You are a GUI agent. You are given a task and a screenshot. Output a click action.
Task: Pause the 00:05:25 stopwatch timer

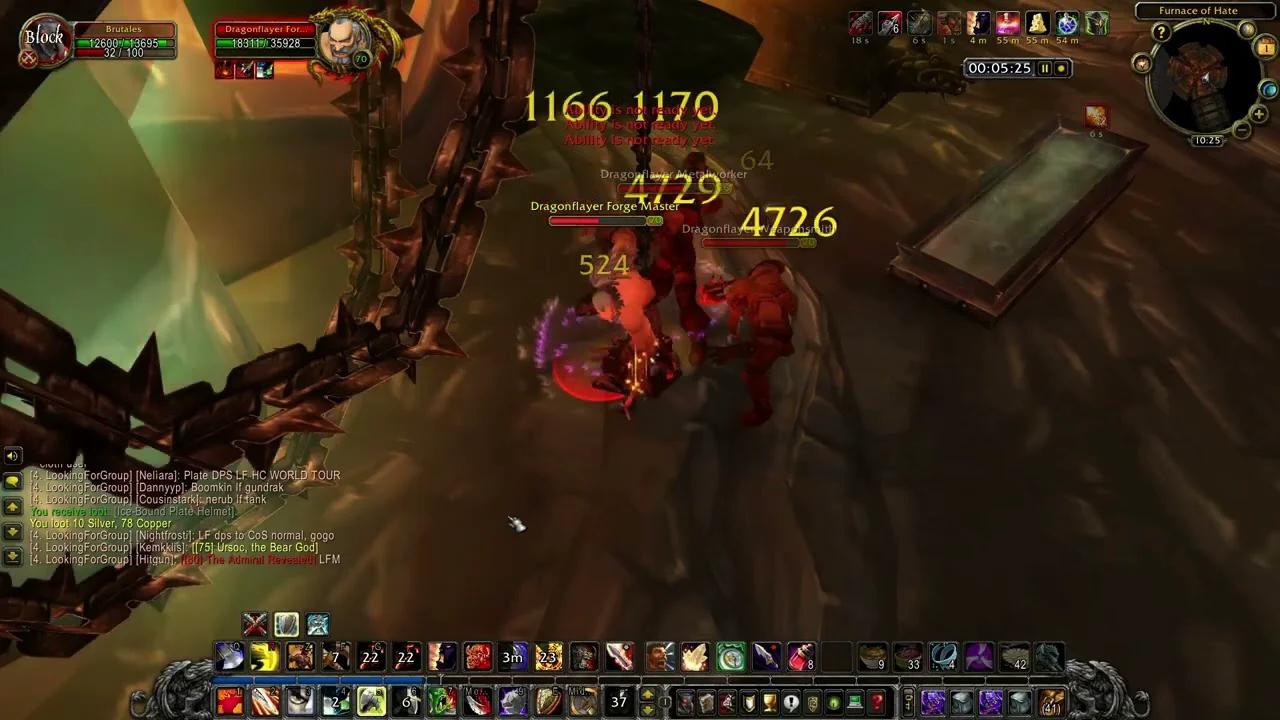coord(1044,68)
